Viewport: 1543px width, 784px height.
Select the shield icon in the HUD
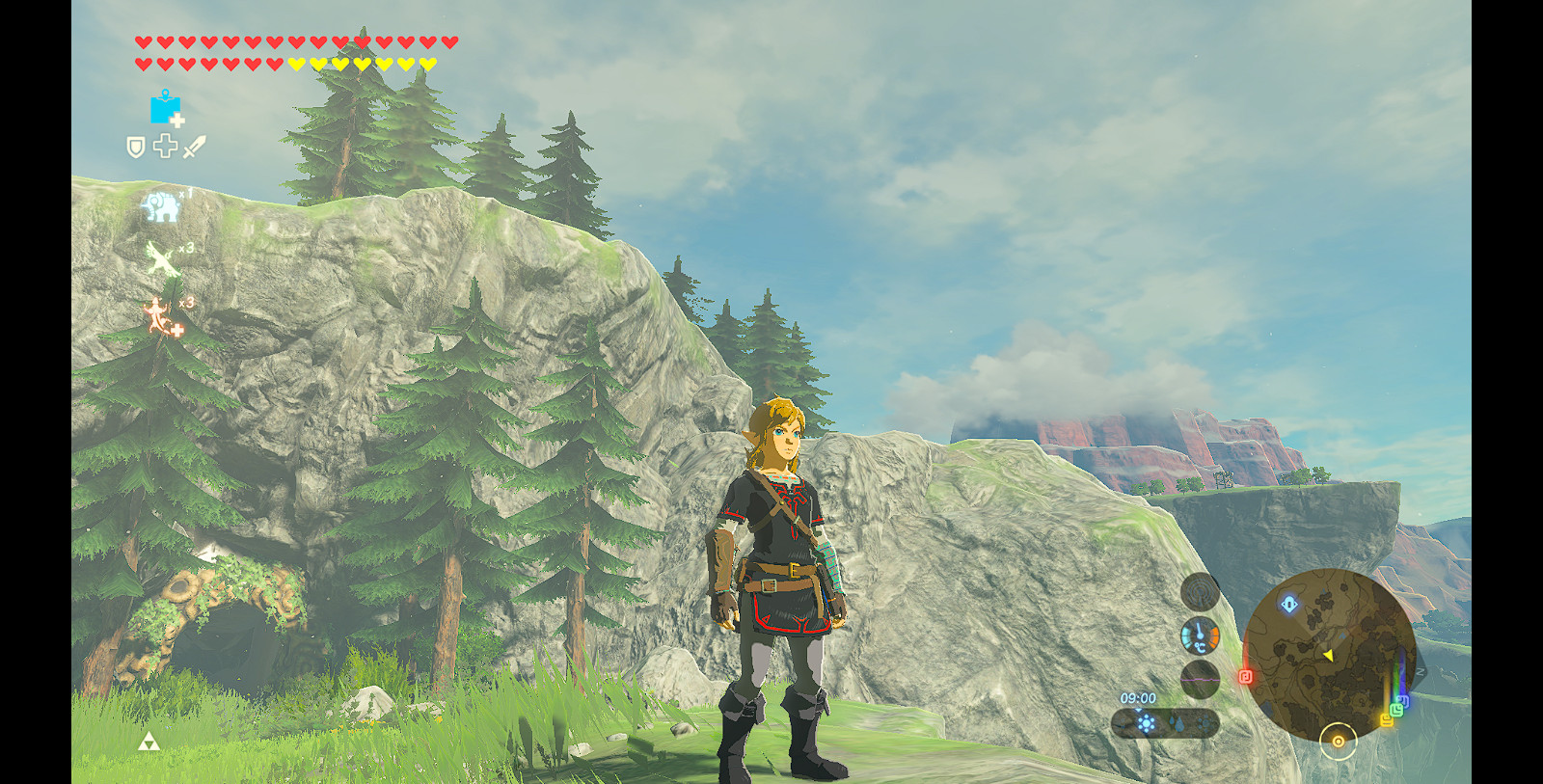(136, 146)
